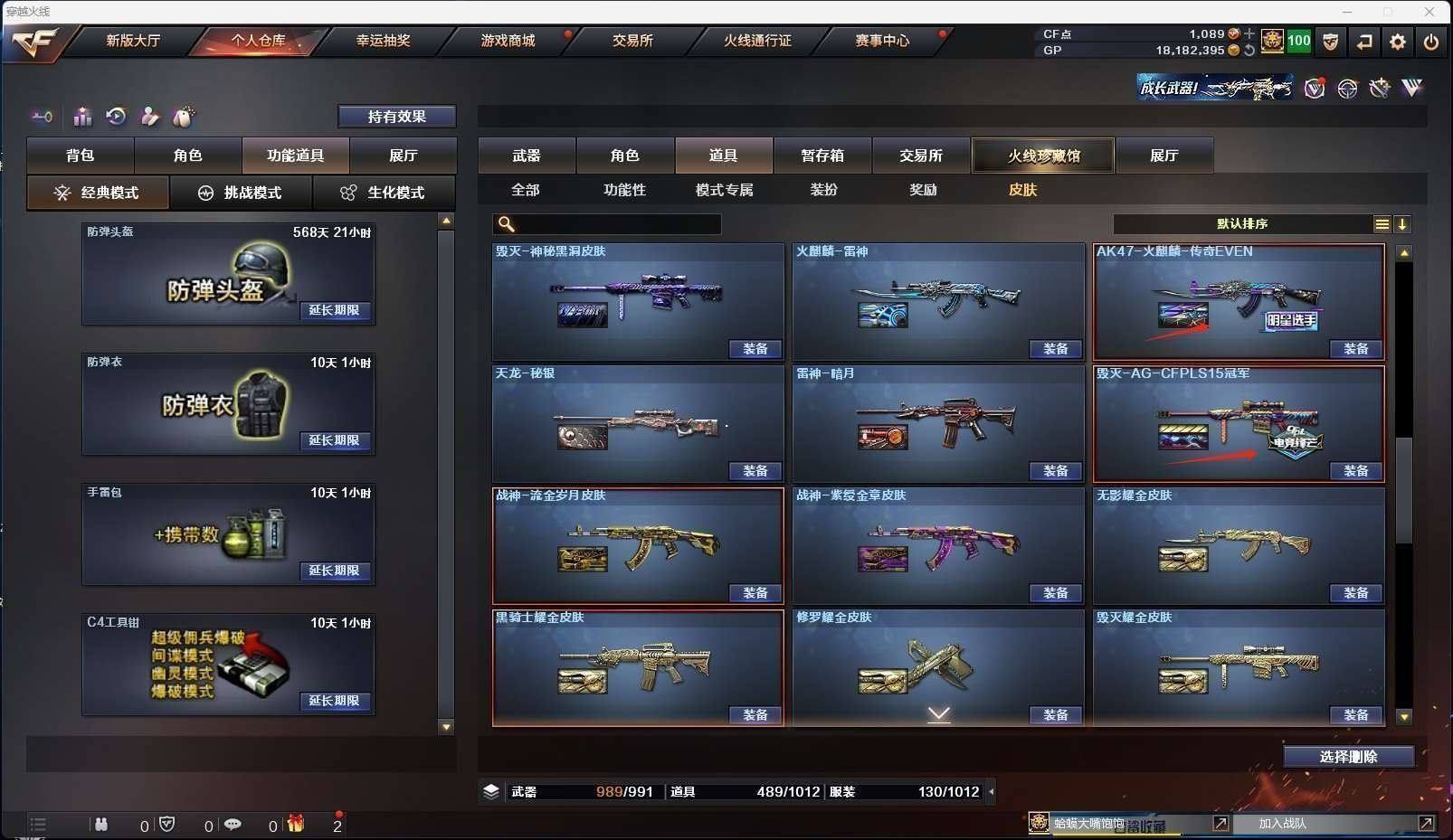Extend the 防弹头盔 helmet duration
This screenshot has width=1453, height=840.
pos(335,310)
